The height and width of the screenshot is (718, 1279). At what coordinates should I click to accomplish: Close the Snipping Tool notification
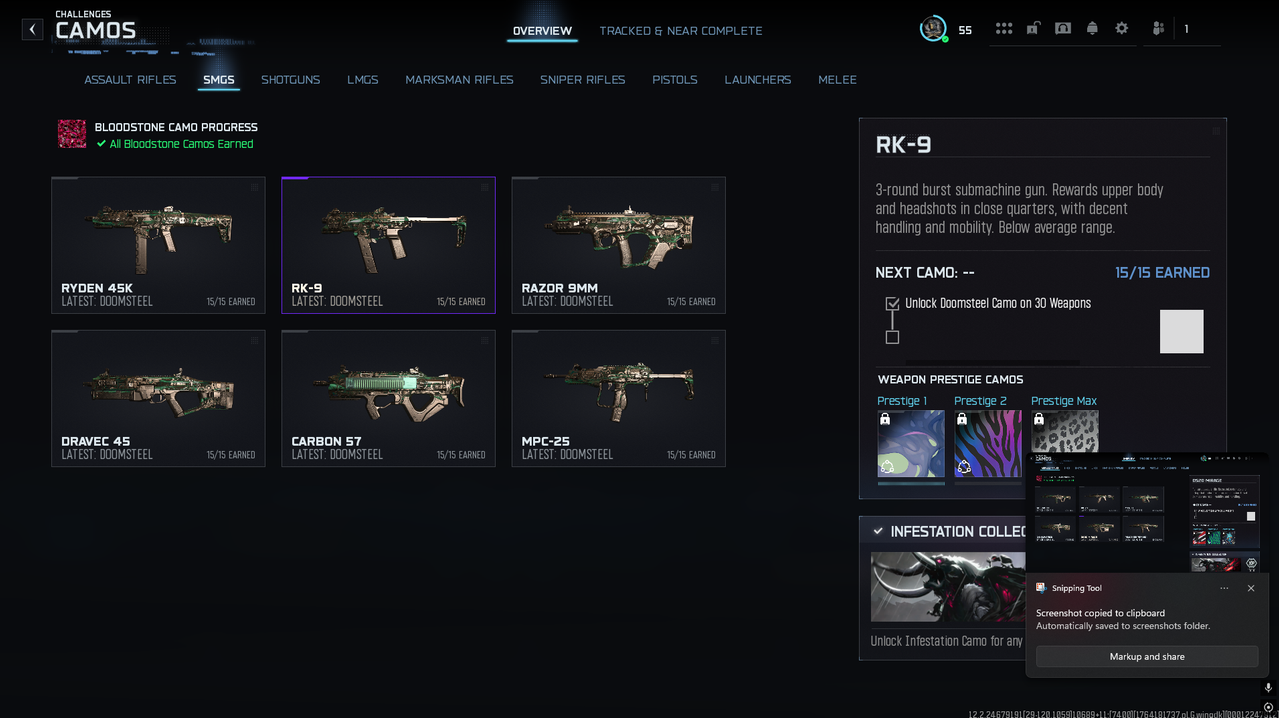click(x=1251, y=588)
